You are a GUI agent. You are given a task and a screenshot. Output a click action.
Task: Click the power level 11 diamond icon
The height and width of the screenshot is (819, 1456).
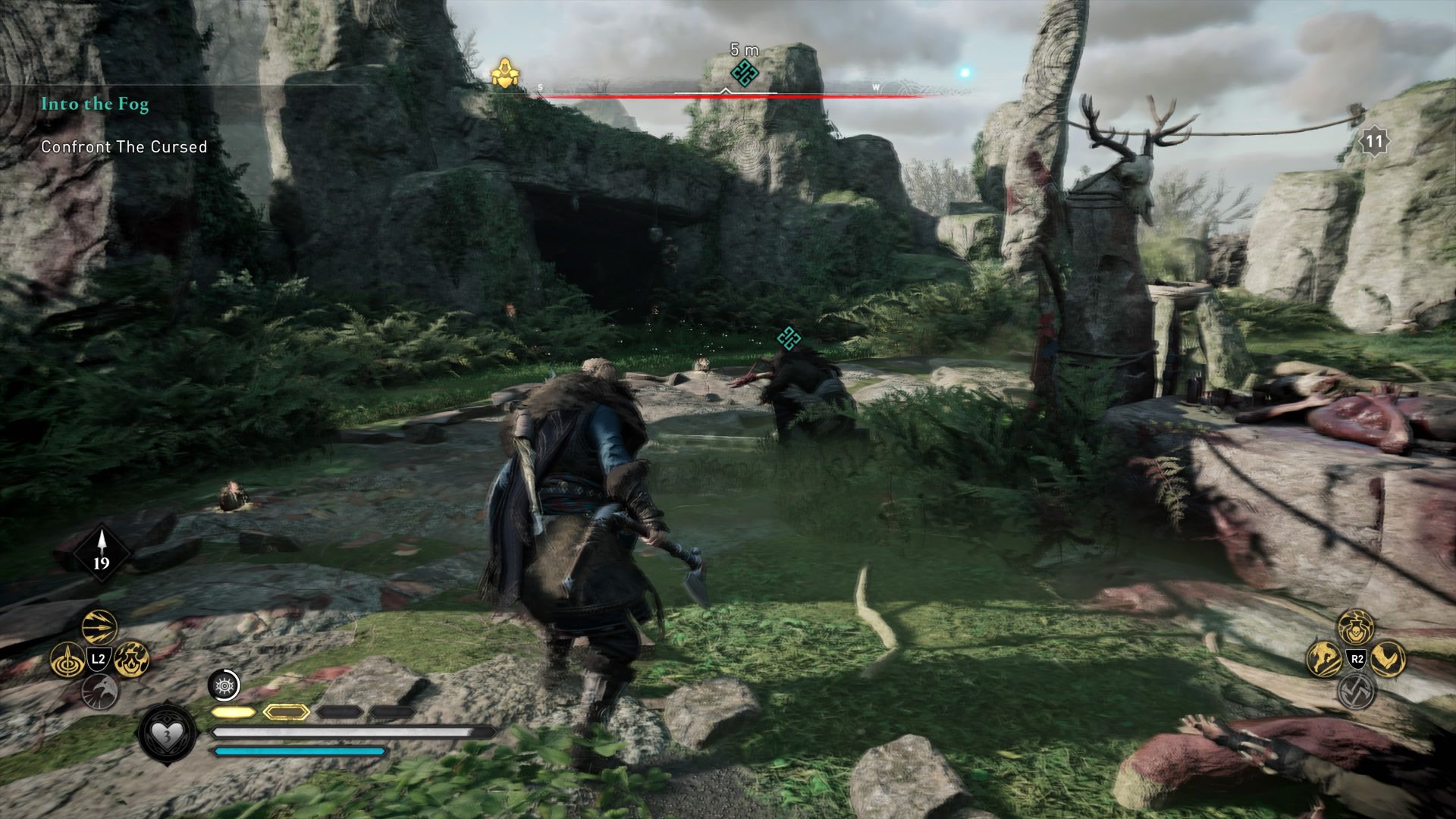click(1373, 140)
